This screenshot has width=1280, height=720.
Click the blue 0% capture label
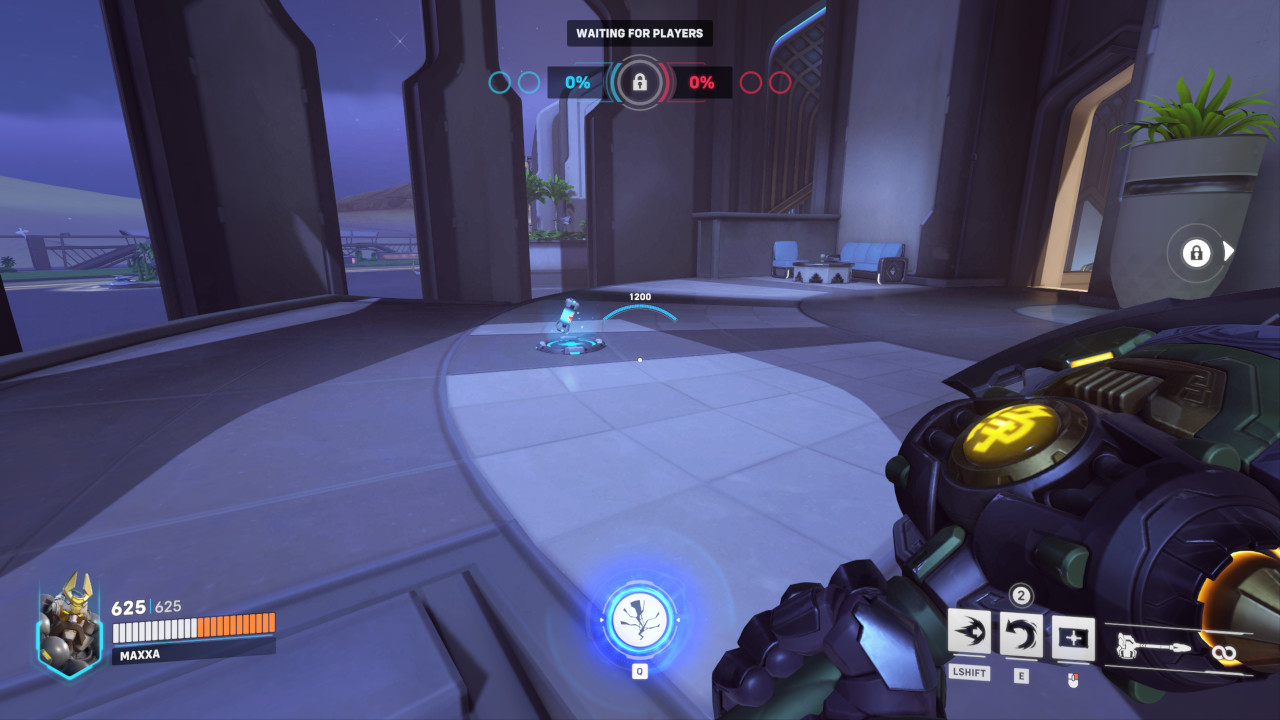pos(577,83)
